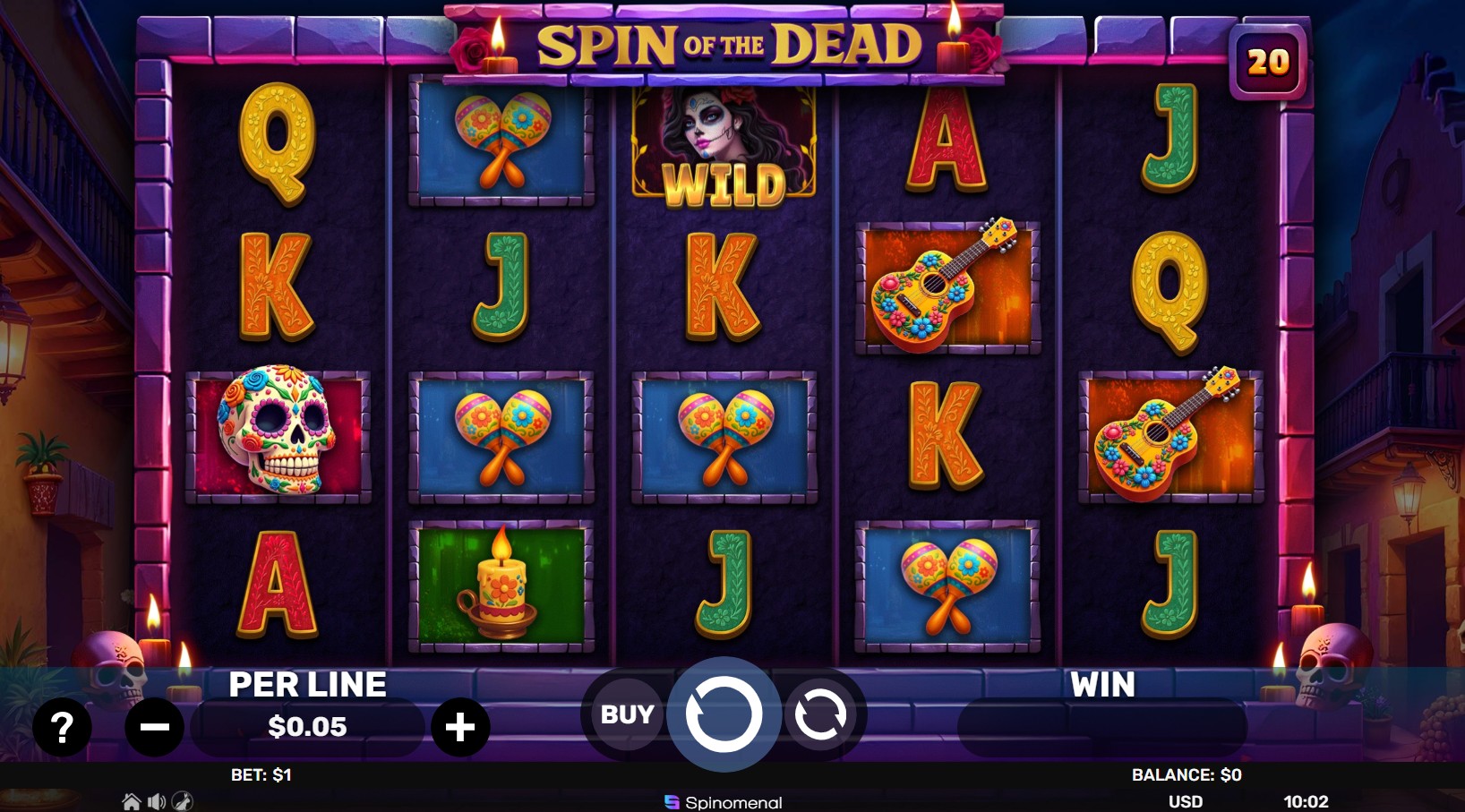Decrease bet with the minus button

coord(155,728)
